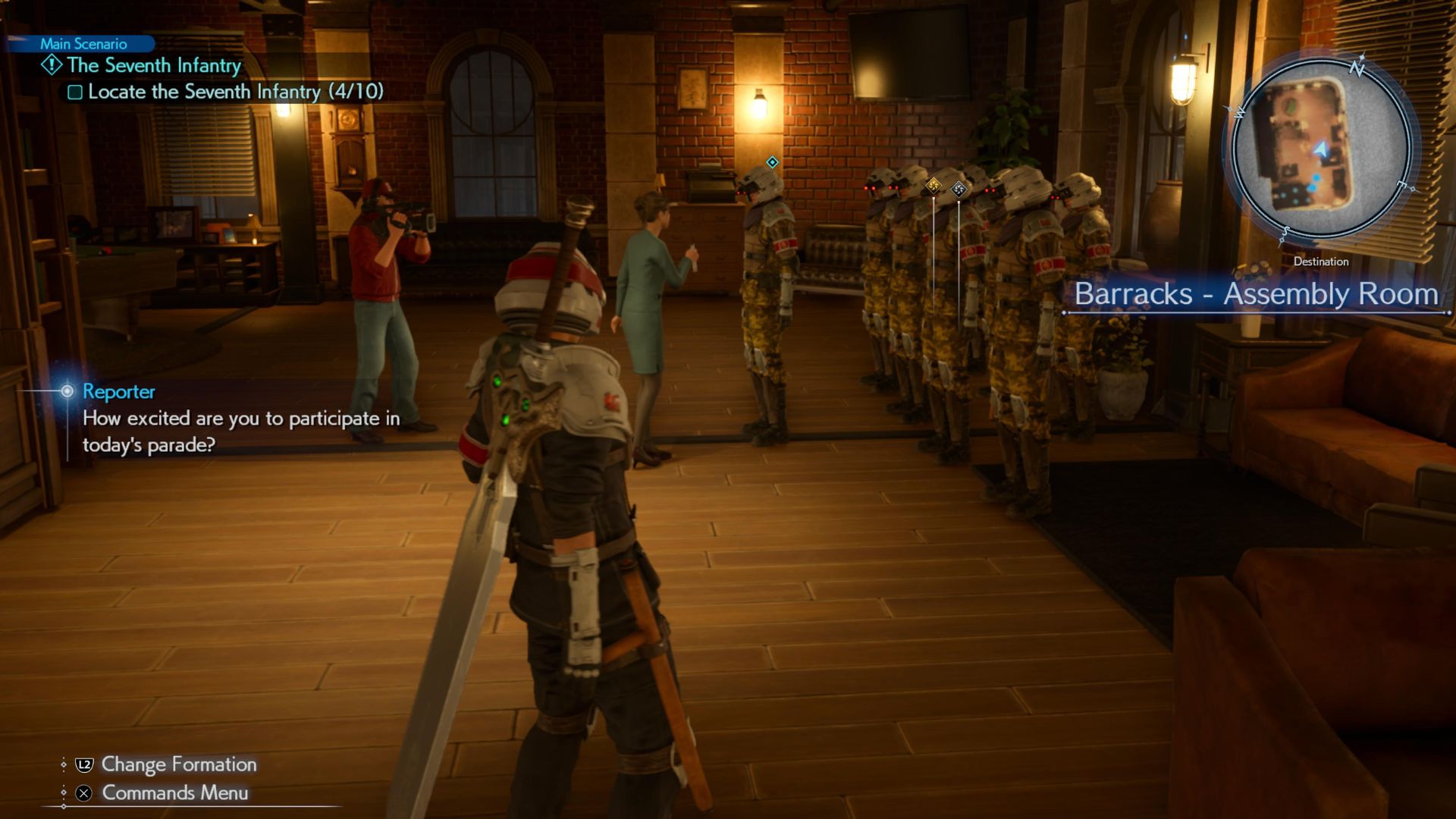This screenshot has height=819, width=1456.
Task: Click the grey diamond marker above soldiers
Action: click(959, 190)
